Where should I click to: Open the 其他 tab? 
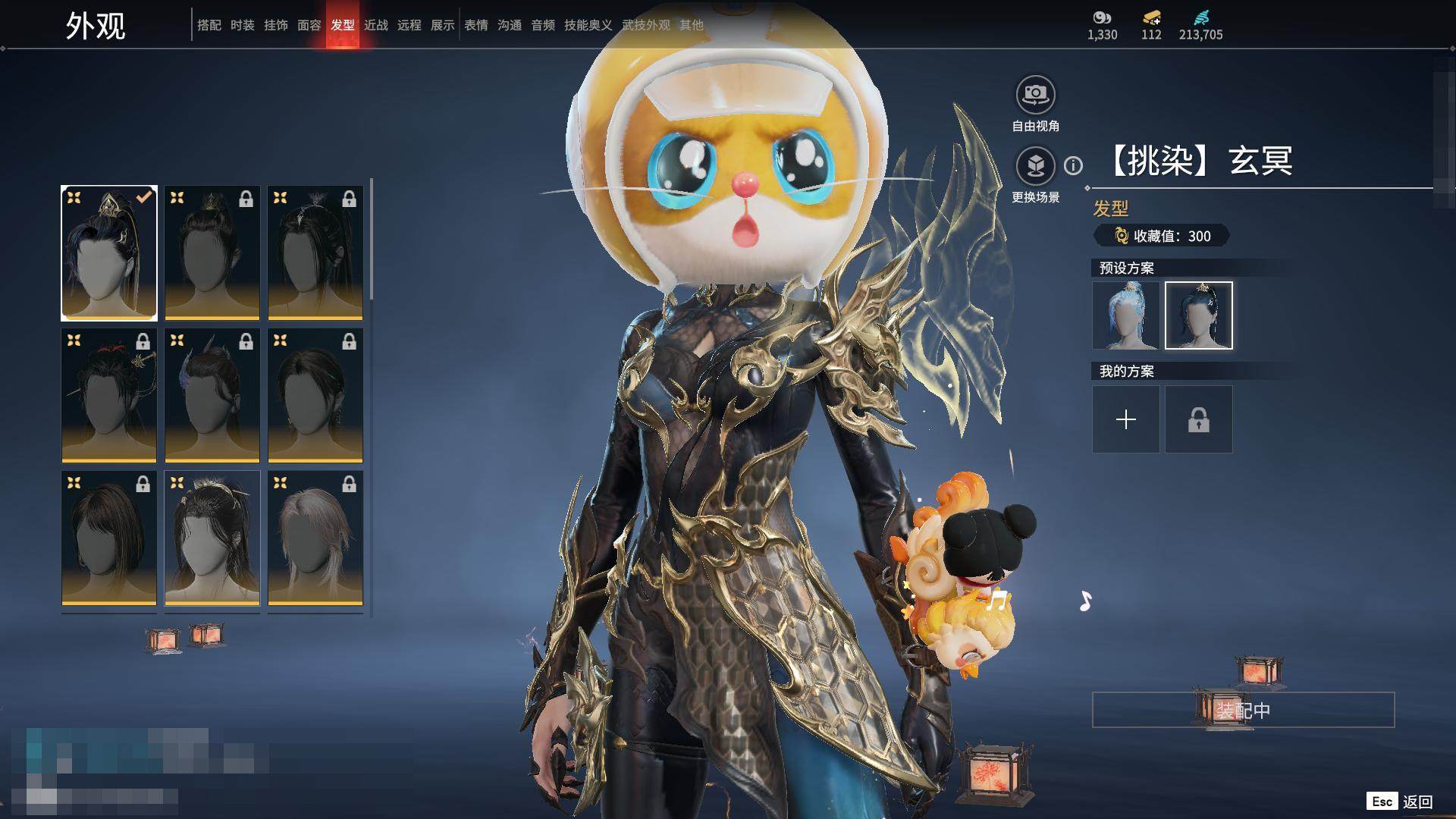tap(691, 25)
